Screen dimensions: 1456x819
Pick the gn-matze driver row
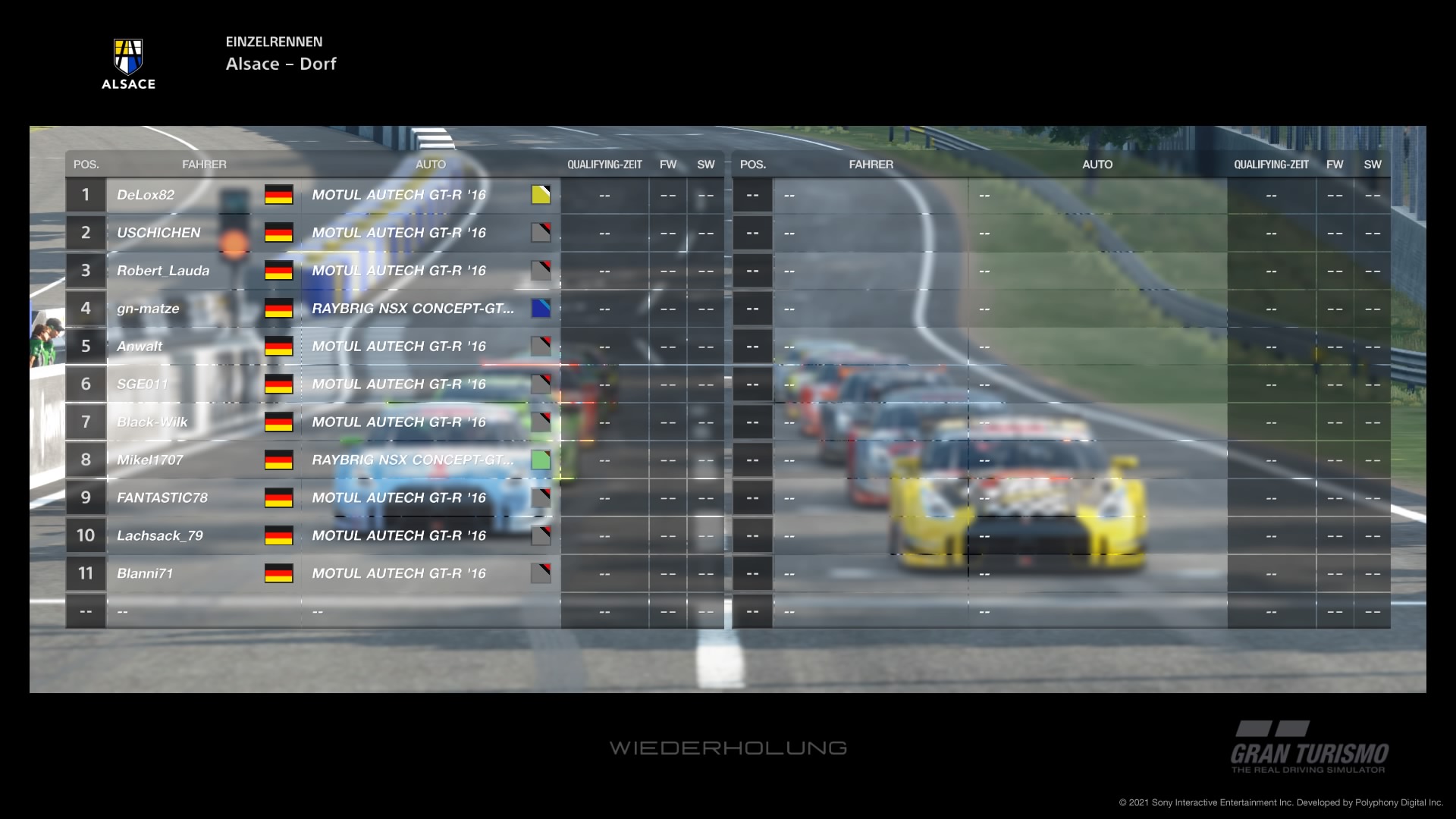point(148,309)
